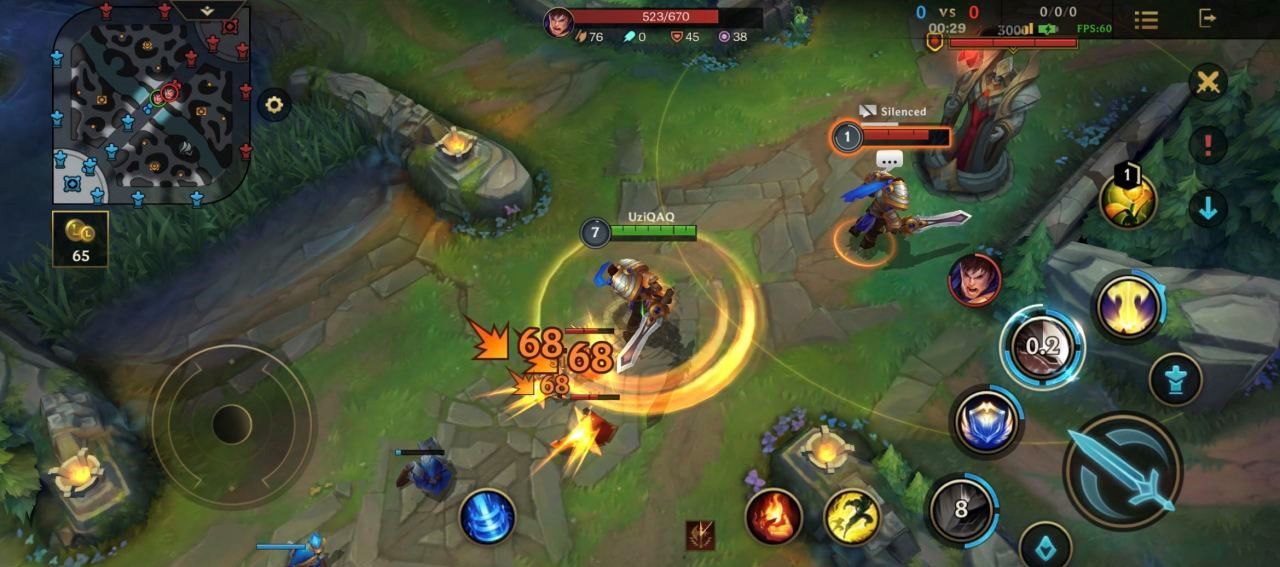Place a ward with the trinket button
Image resolution: width=1280 pixels, height=567 pixels.
[1045, 547]
